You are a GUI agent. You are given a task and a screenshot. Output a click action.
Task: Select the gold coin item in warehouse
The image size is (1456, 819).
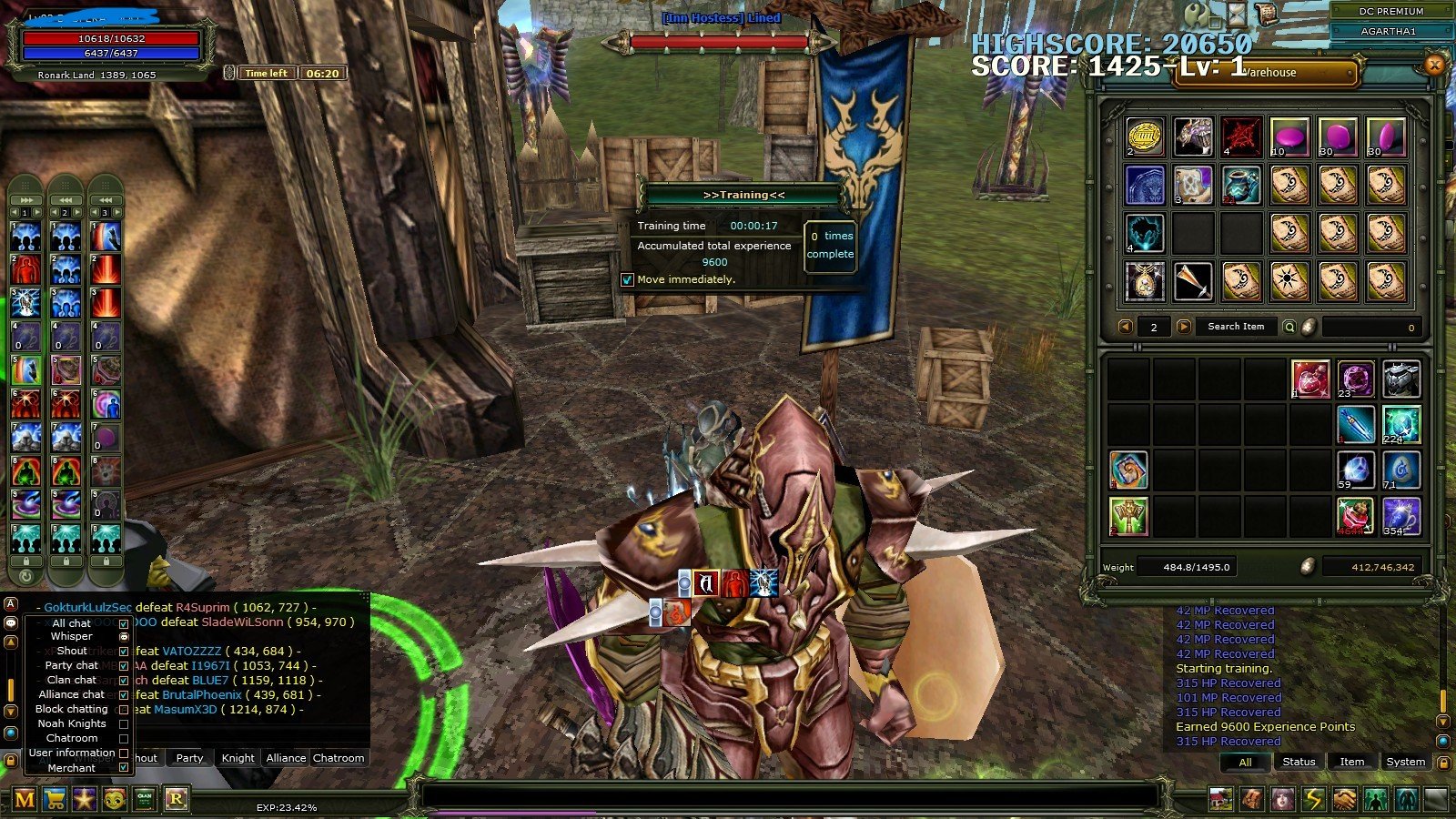pyautogui.click(x=1145, y=136)
